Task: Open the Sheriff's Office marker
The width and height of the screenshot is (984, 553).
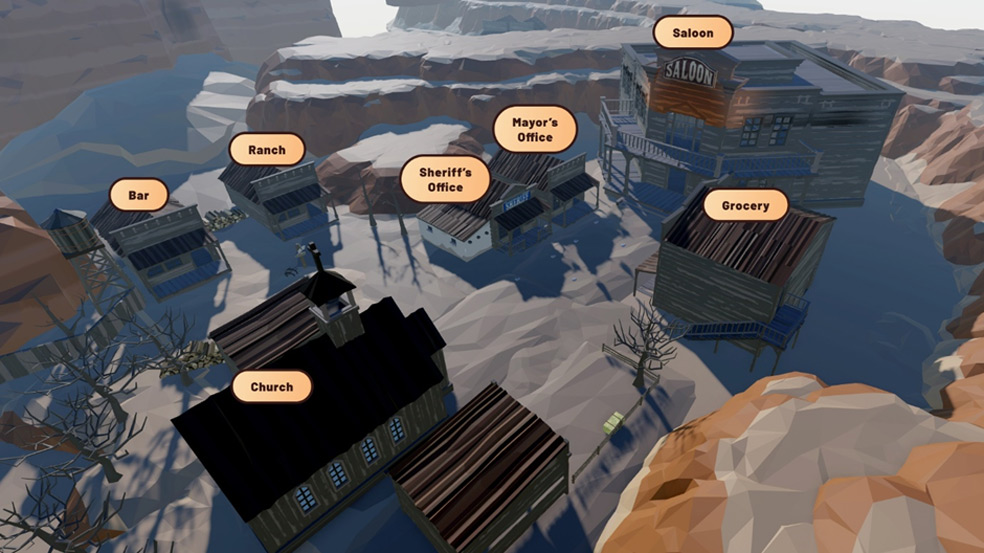Action: pyautogui.click(x=445, y=180)
